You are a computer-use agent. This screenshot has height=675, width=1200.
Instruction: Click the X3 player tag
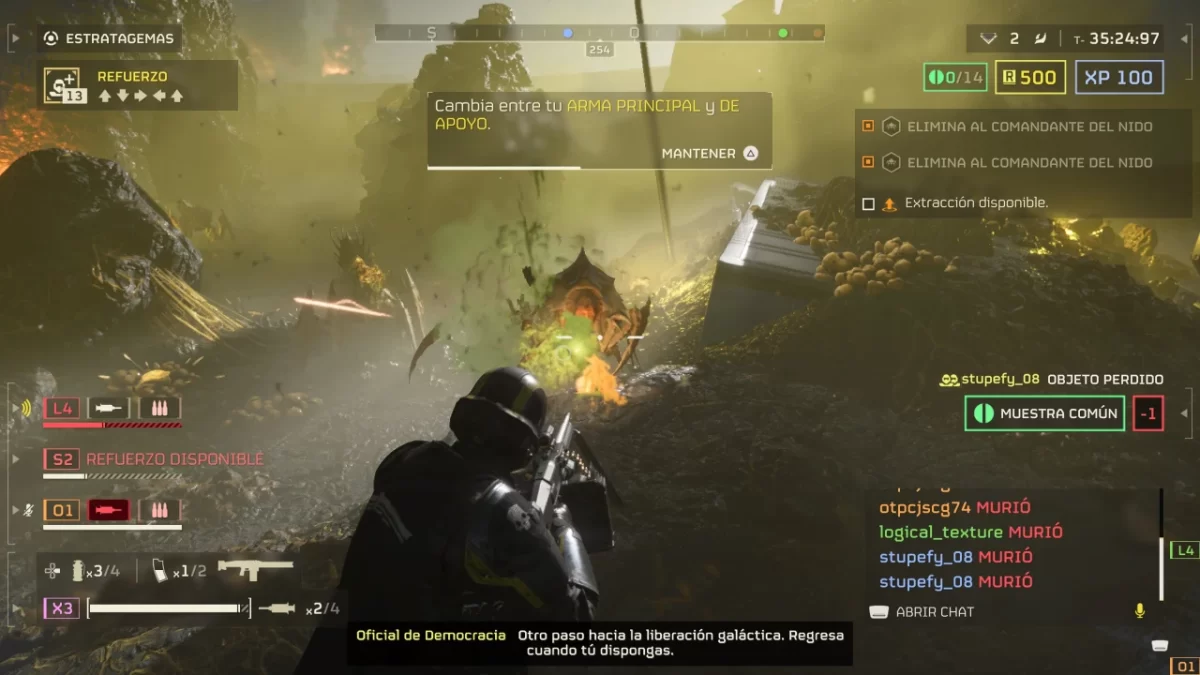tap(61, 608)
